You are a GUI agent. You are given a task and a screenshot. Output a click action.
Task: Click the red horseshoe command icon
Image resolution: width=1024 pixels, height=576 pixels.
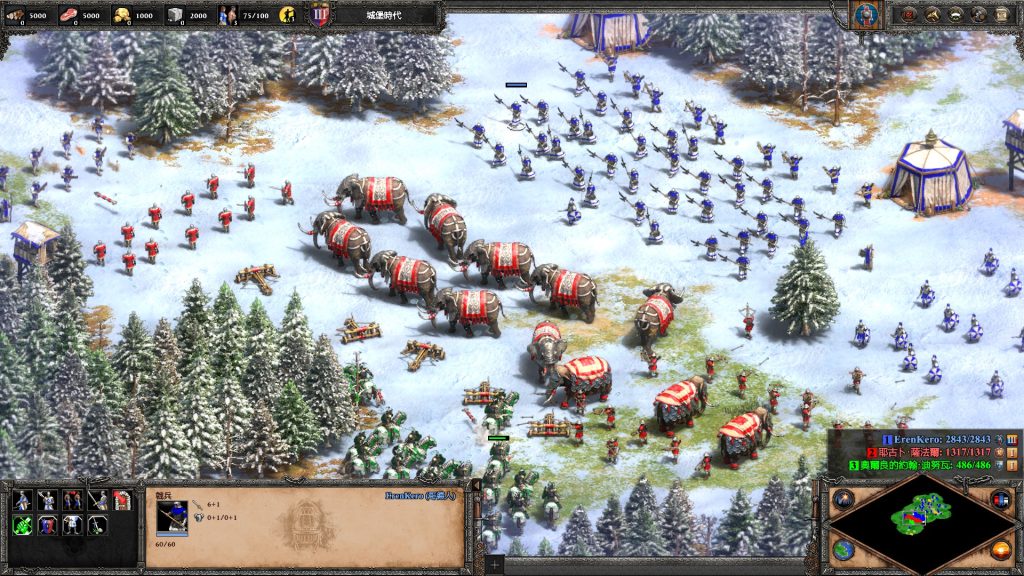pyautogui.click(x=121, y=500)
